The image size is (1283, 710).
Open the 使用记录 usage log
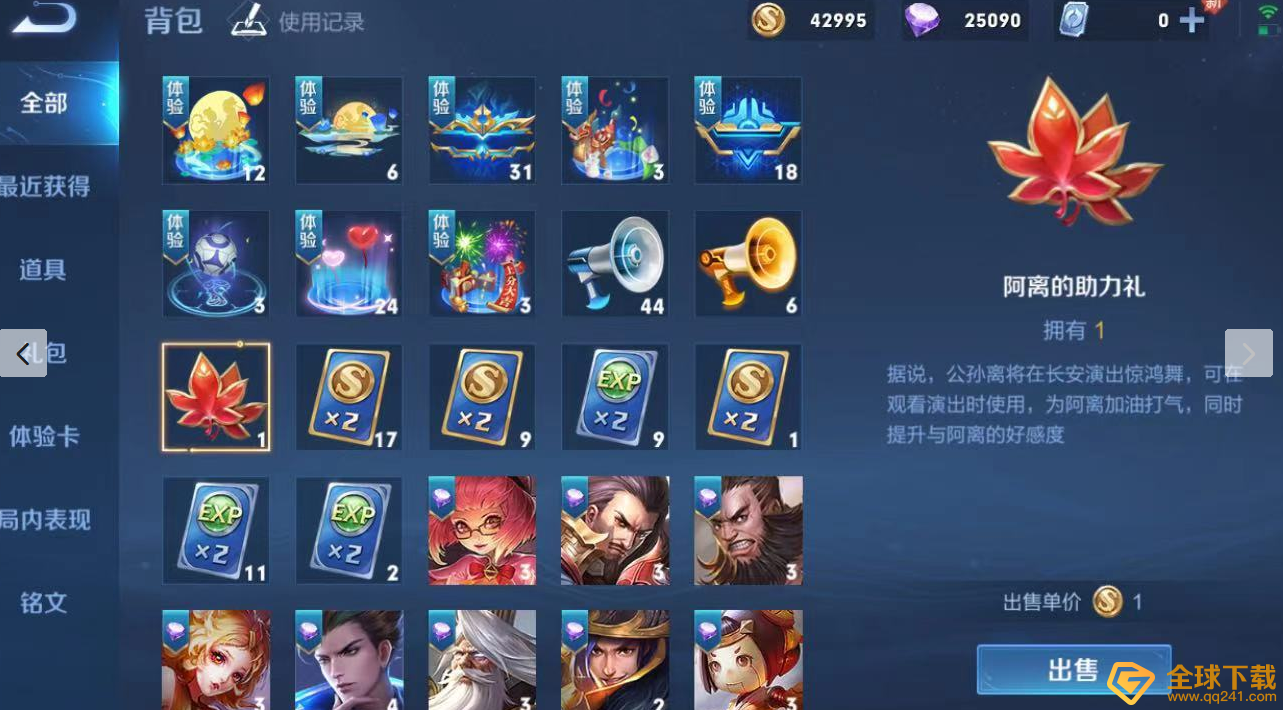click(x=298, y=21)
